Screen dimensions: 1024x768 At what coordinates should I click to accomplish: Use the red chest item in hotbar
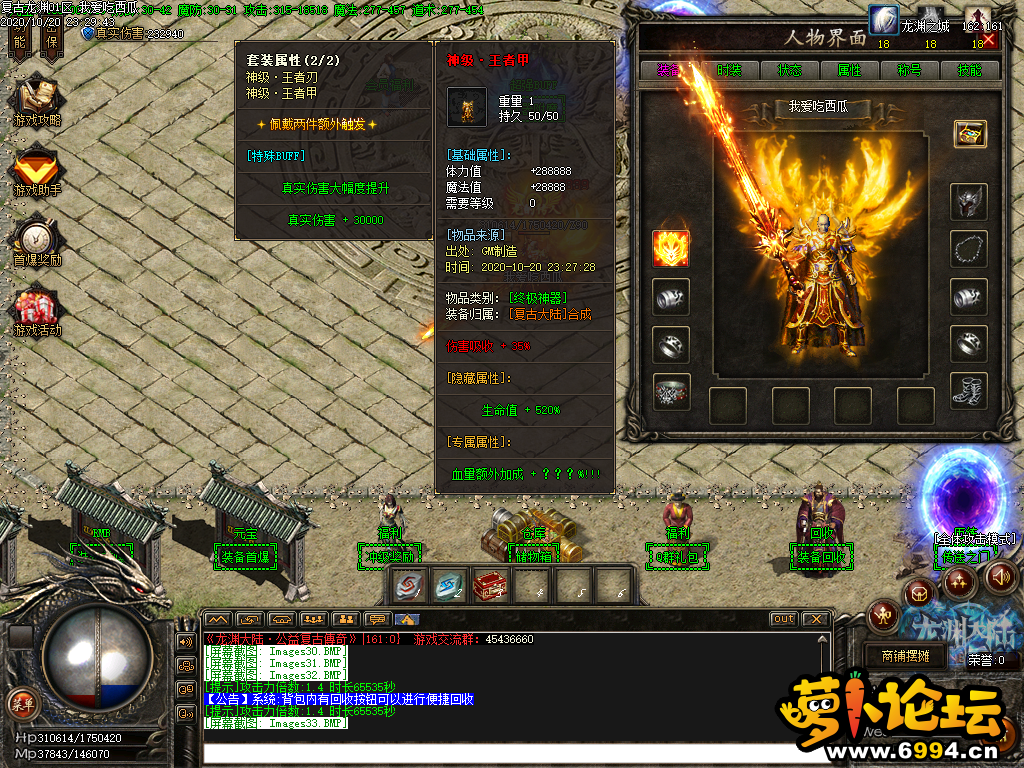coord(490,585)
